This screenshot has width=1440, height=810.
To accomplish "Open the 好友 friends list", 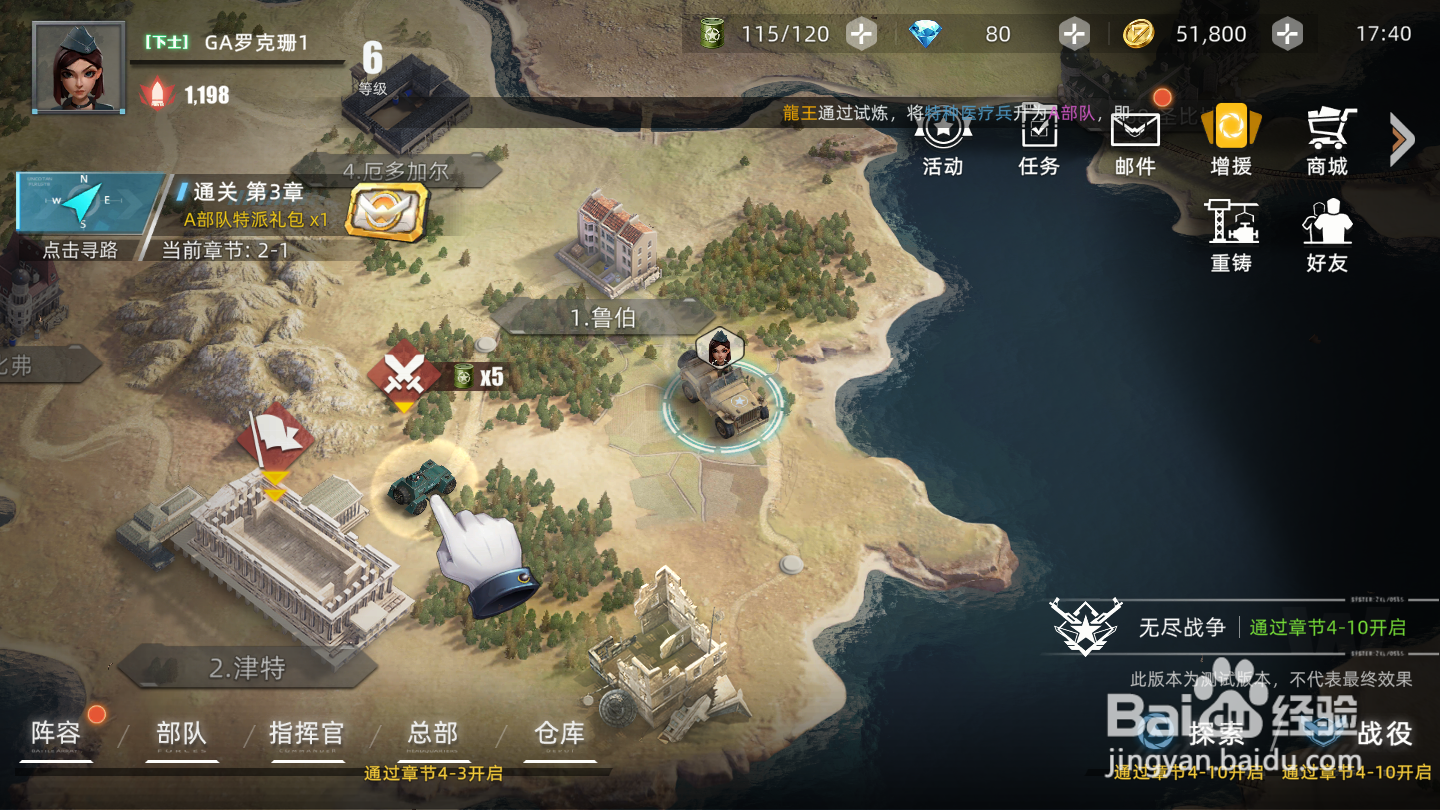I will (1327, 236).
